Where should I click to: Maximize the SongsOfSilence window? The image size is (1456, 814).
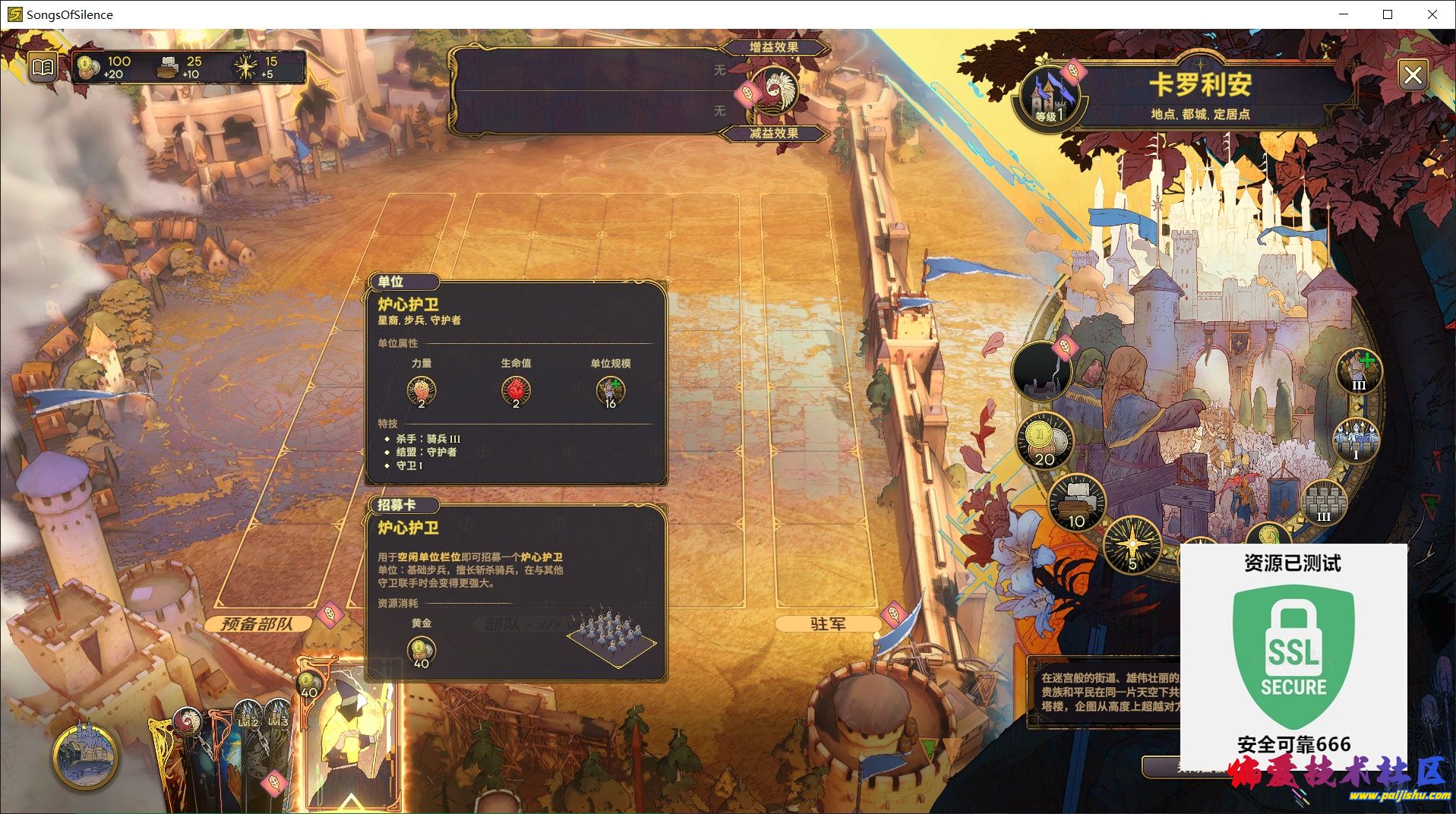tap(1388, 14)
